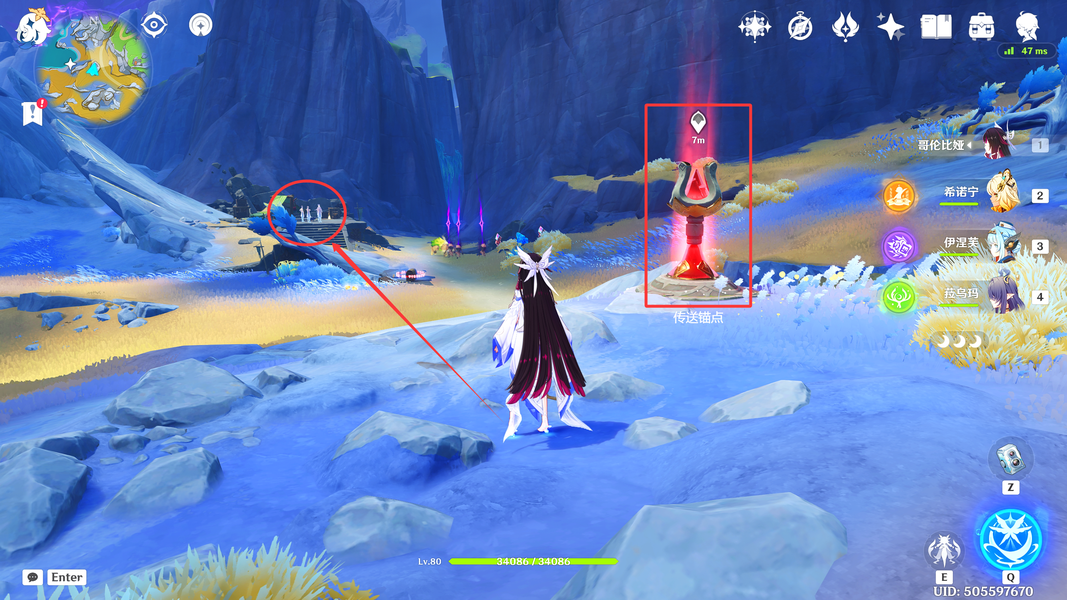Open the backpack inventory
1067x600 pixels.
[x=981, y=27]
